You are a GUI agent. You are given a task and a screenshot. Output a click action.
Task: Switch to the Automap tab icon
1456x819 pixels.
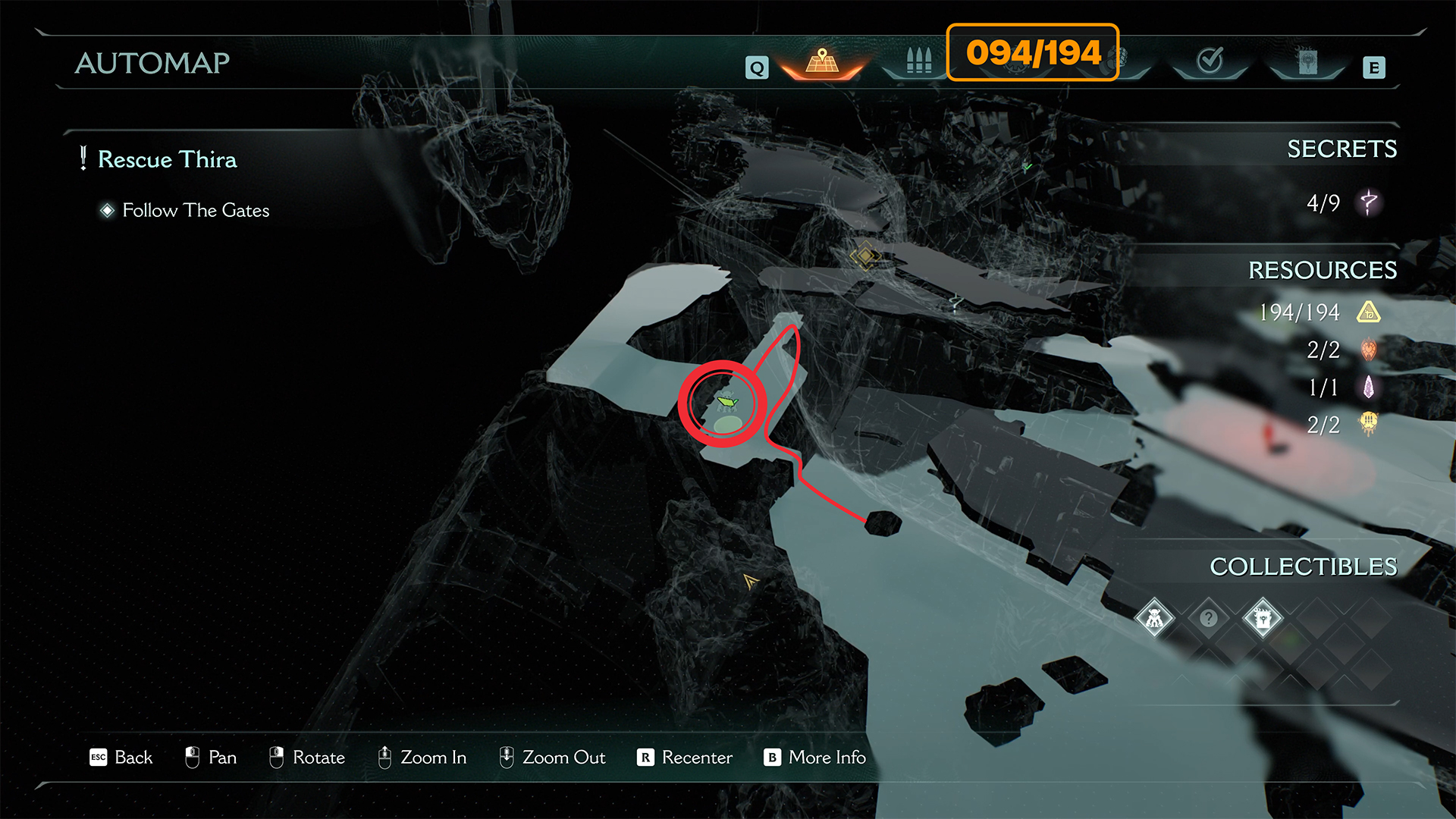click(x=822, y=62)
